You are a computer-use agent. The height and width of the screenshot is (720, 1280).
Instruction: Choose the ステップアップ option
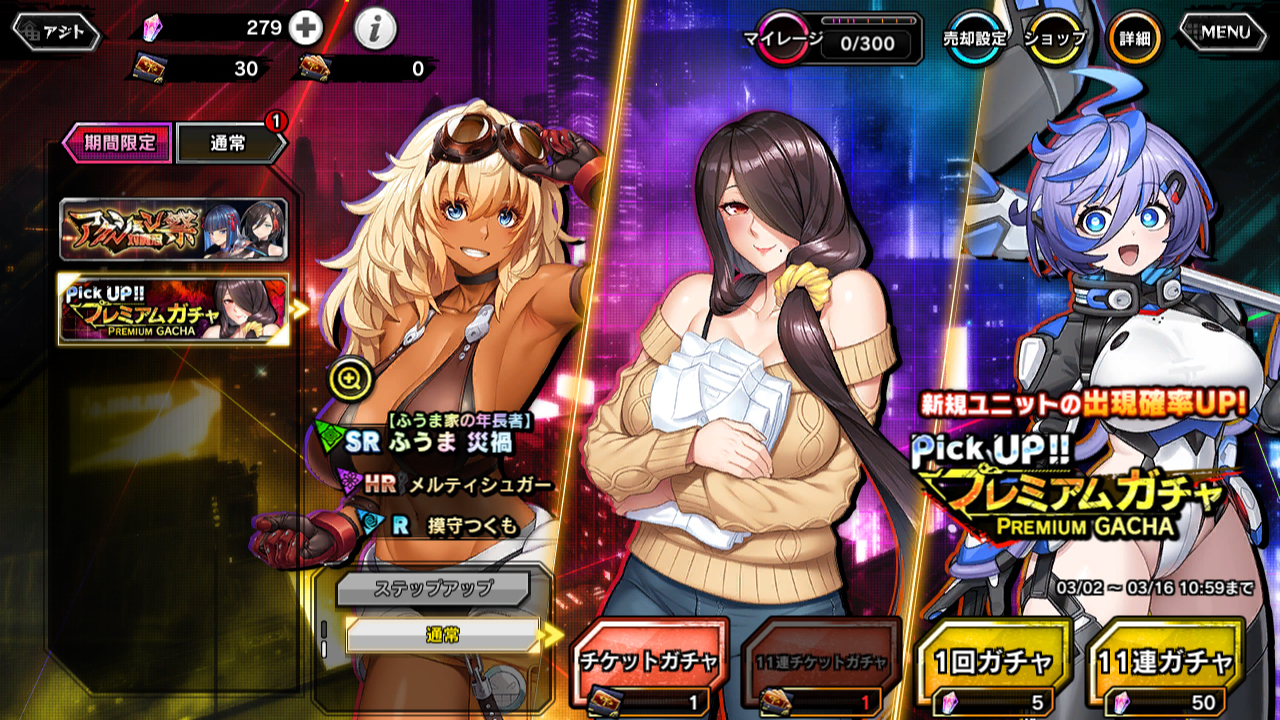click(432, 588)
